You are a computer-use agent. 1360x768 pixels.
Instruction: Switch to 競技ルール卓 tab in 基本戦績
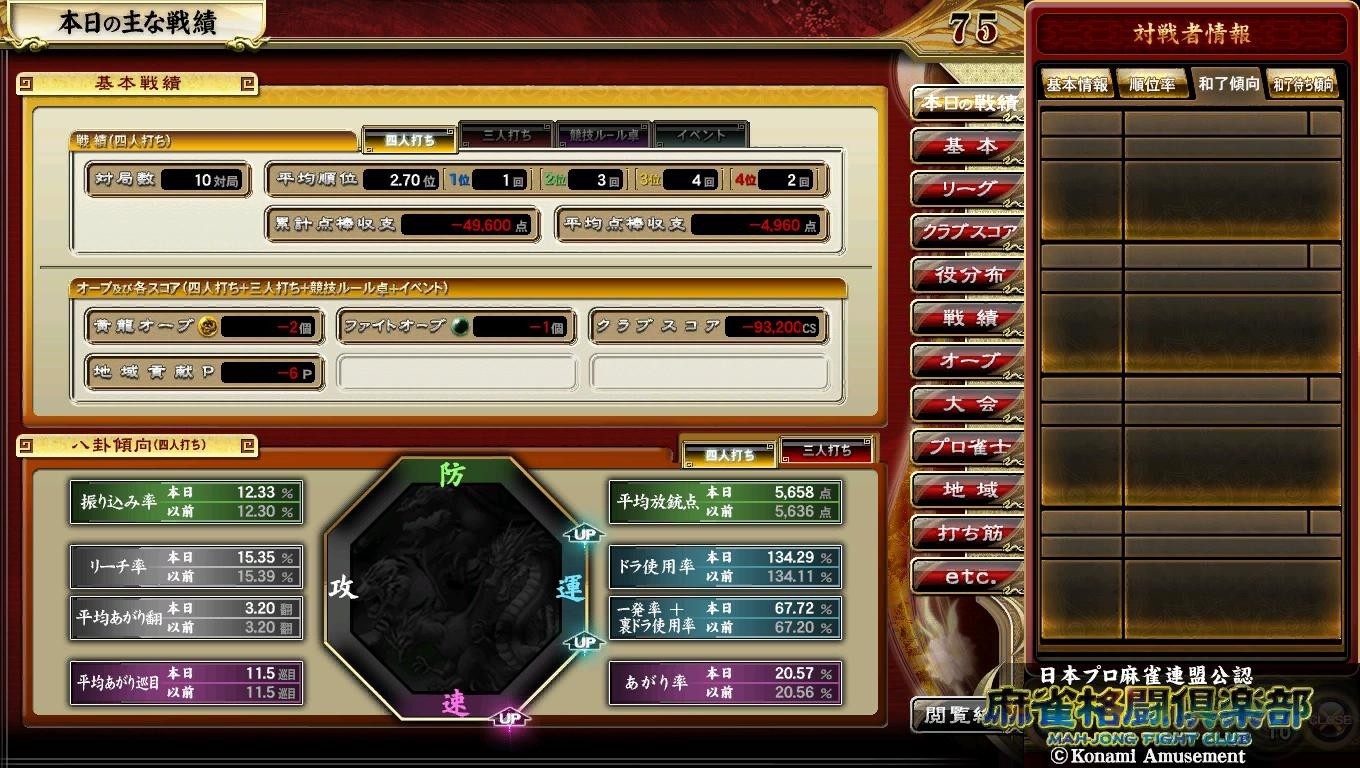tap(604, 135)
